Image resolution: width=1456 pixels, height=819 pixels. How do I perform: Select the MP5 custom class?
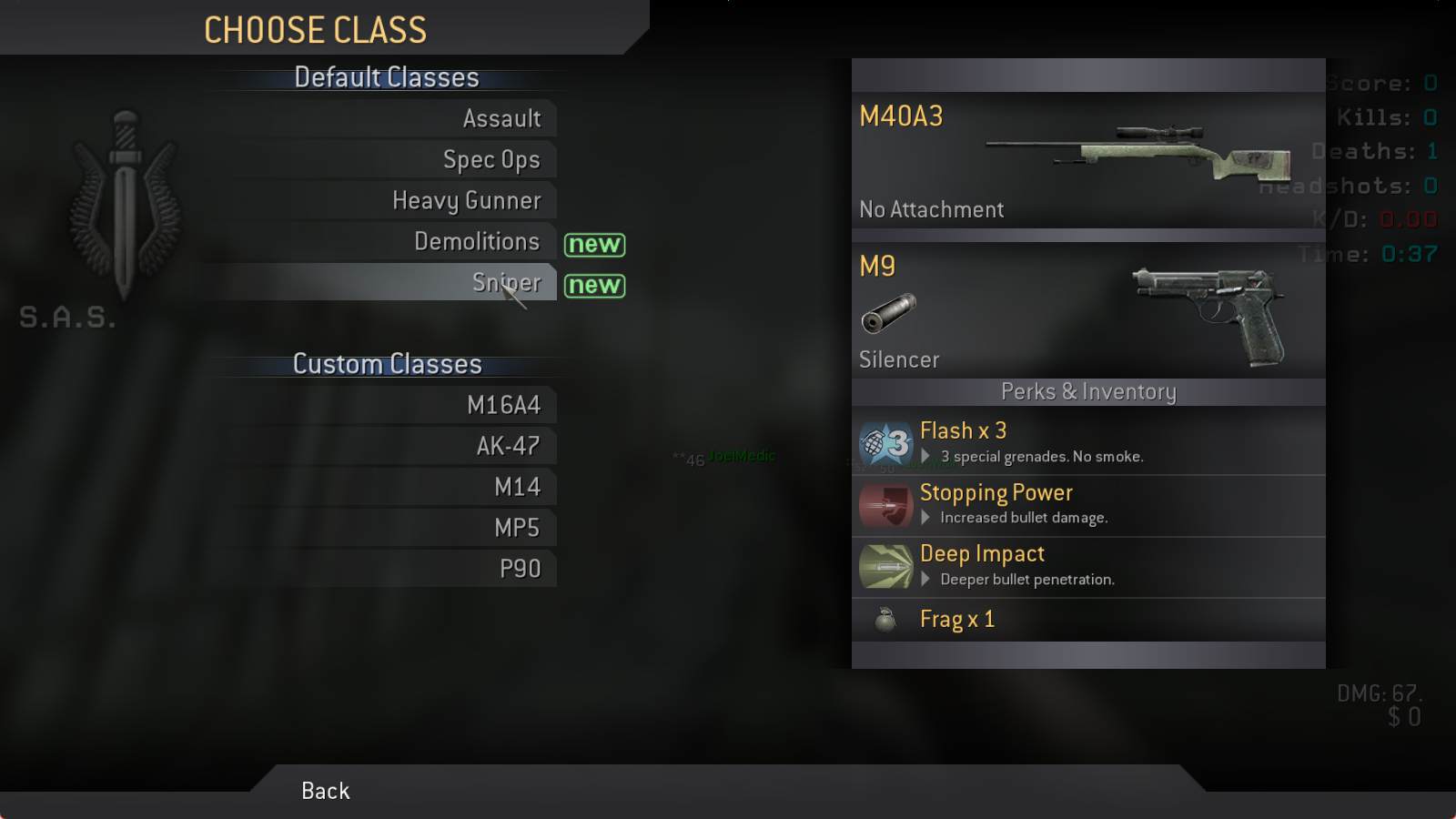tap(516, 529)
